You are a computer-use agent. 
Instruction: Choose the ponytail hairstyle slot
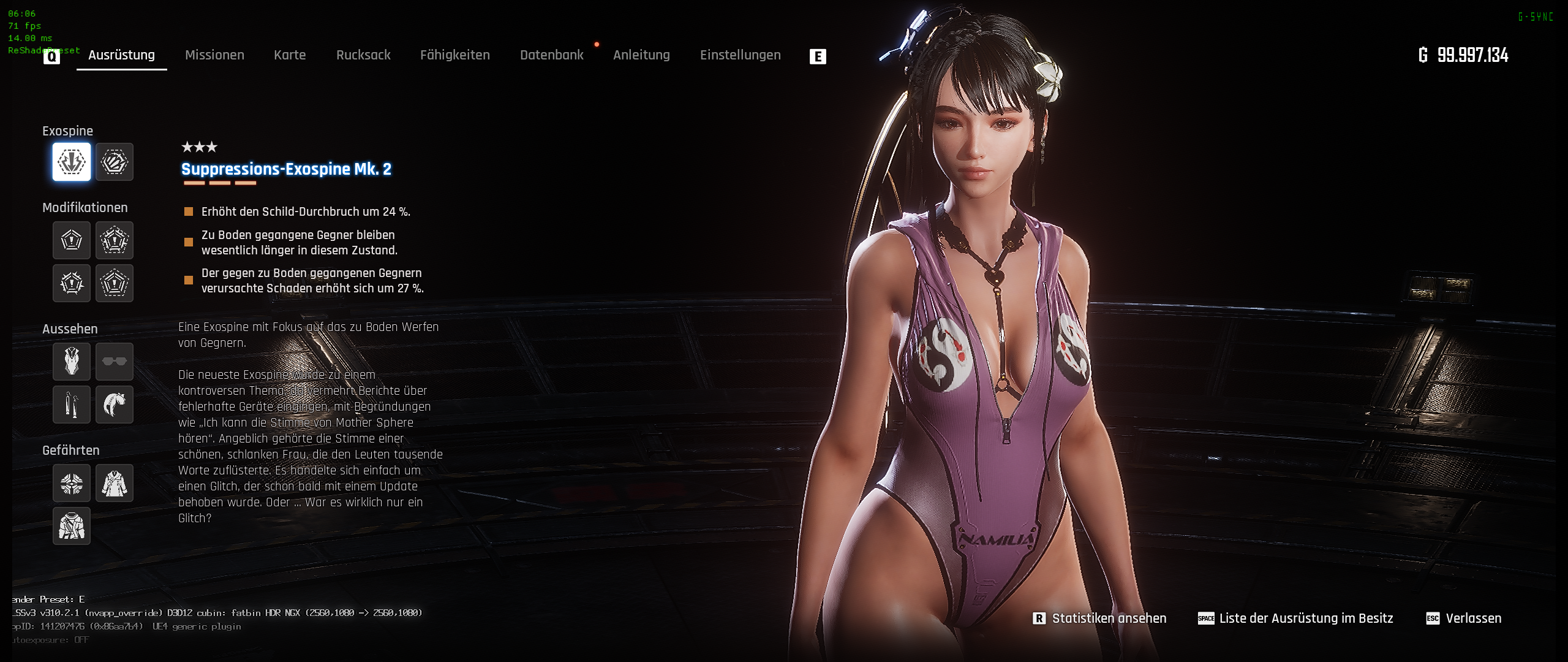coord(115,405)
